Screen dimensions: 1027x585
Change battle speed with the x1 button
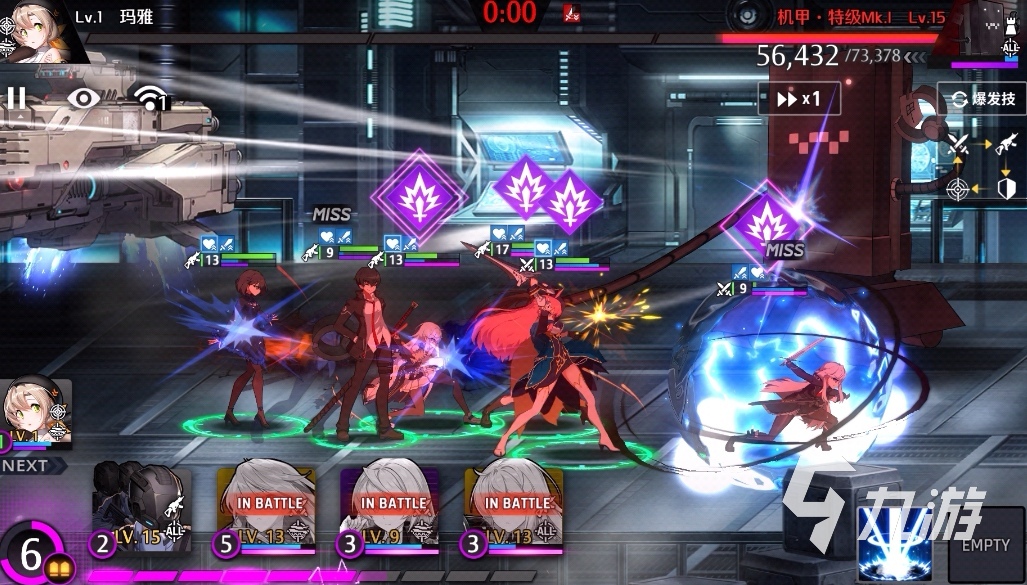[x=799, y=98]
